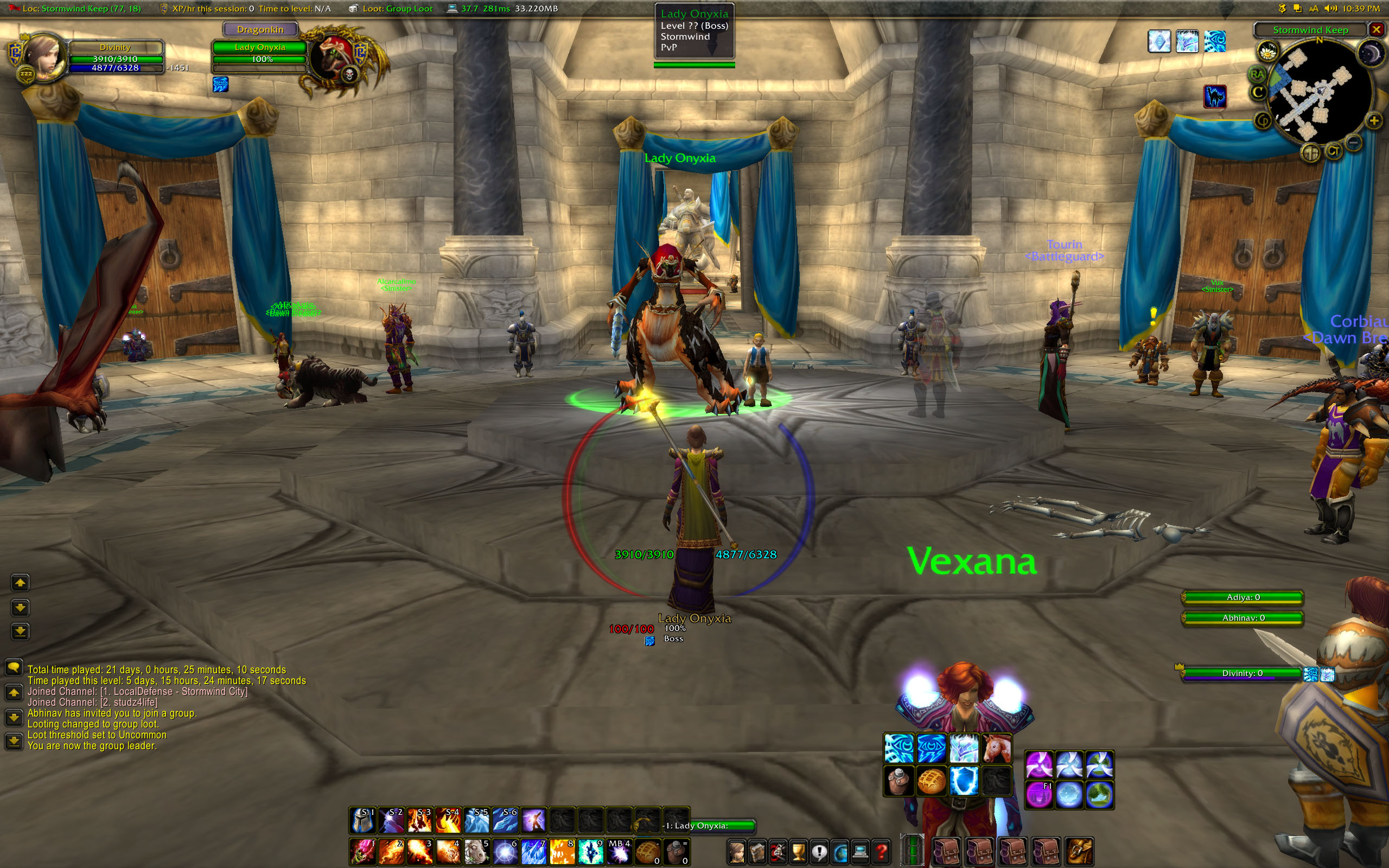Activate the blue lightning shield spell
The image size is (1389, 868).
coord(964,781)
